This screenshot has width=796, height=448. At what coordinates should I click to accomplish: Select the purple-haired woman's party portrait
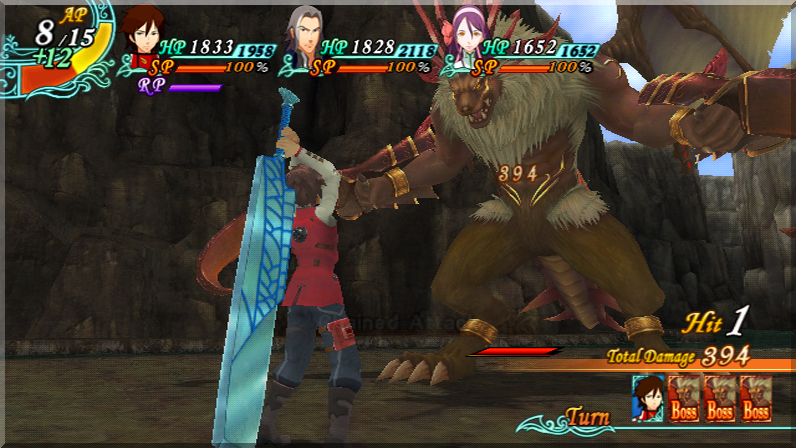pyautogui.click(x=467, y=38)
